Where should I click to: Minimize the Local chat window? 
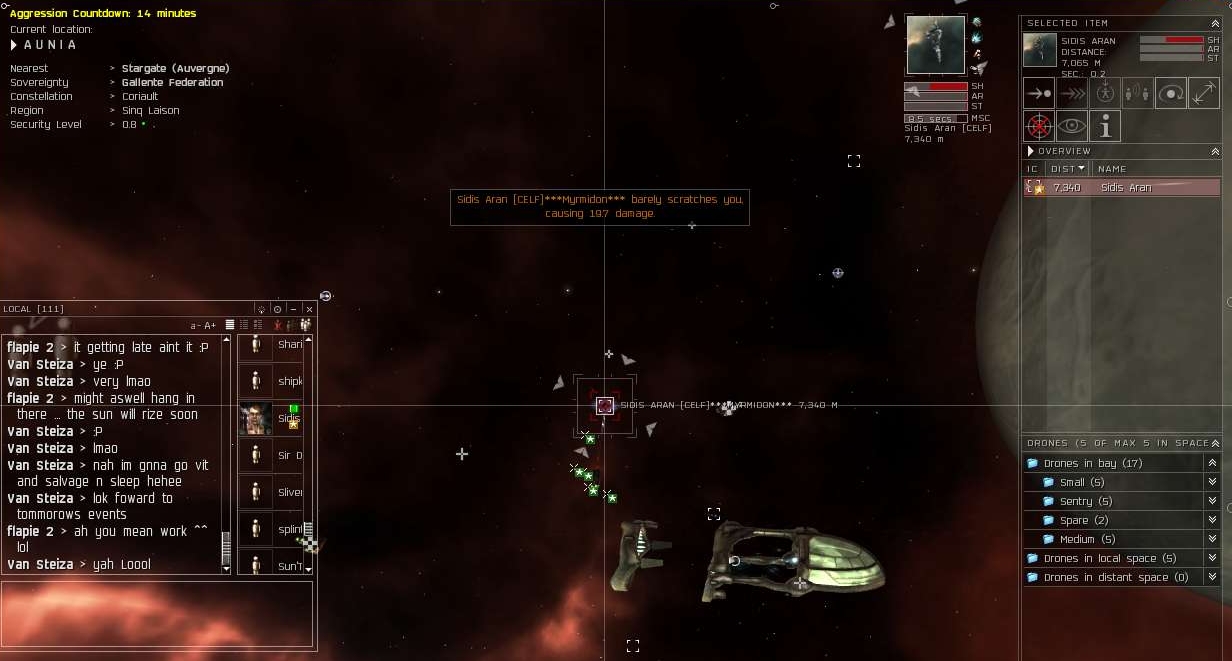pyautogui.click(x=293, y=309)
